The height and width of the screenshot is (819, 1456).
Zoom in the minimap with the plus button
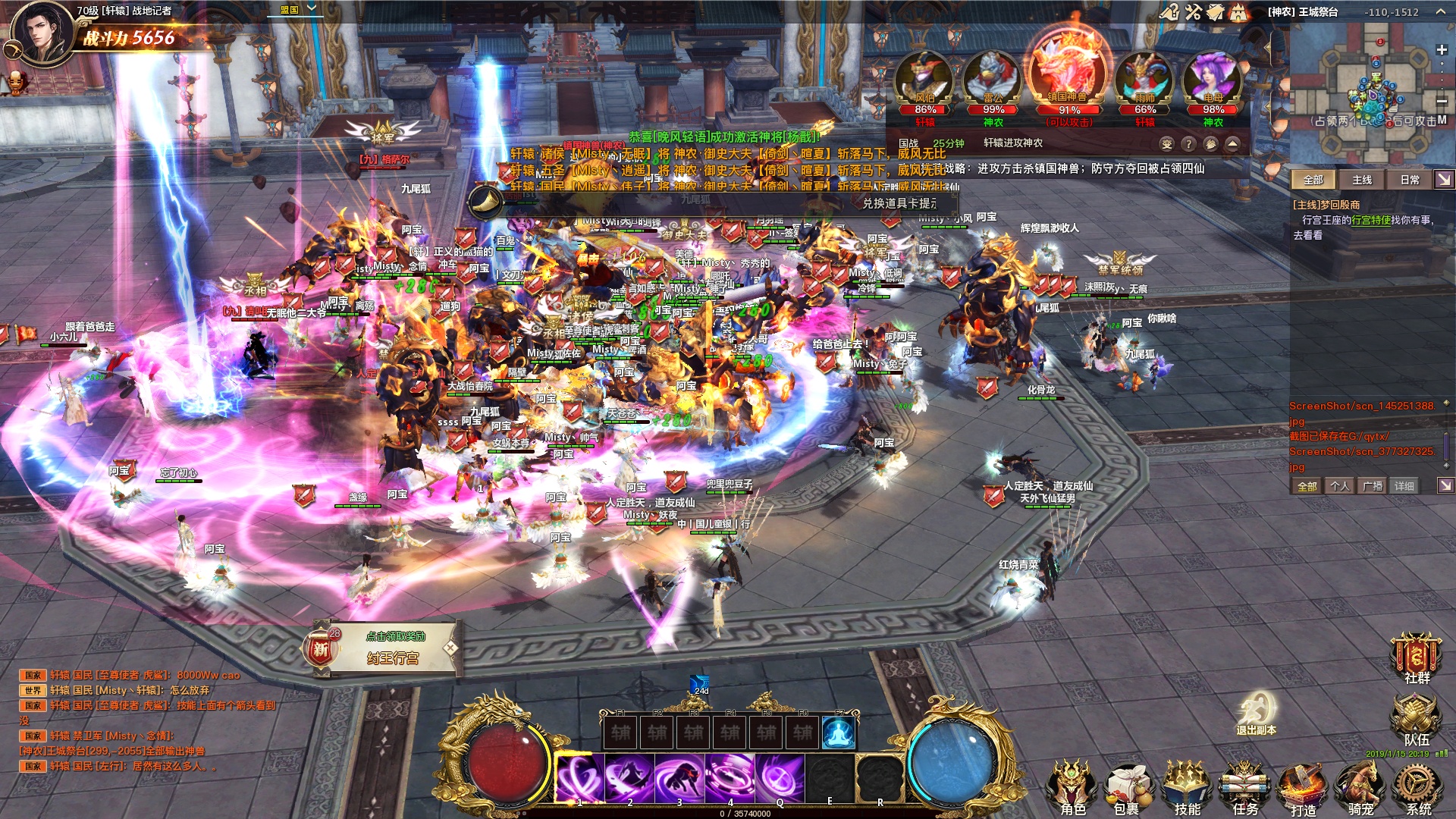point(1442,50)
